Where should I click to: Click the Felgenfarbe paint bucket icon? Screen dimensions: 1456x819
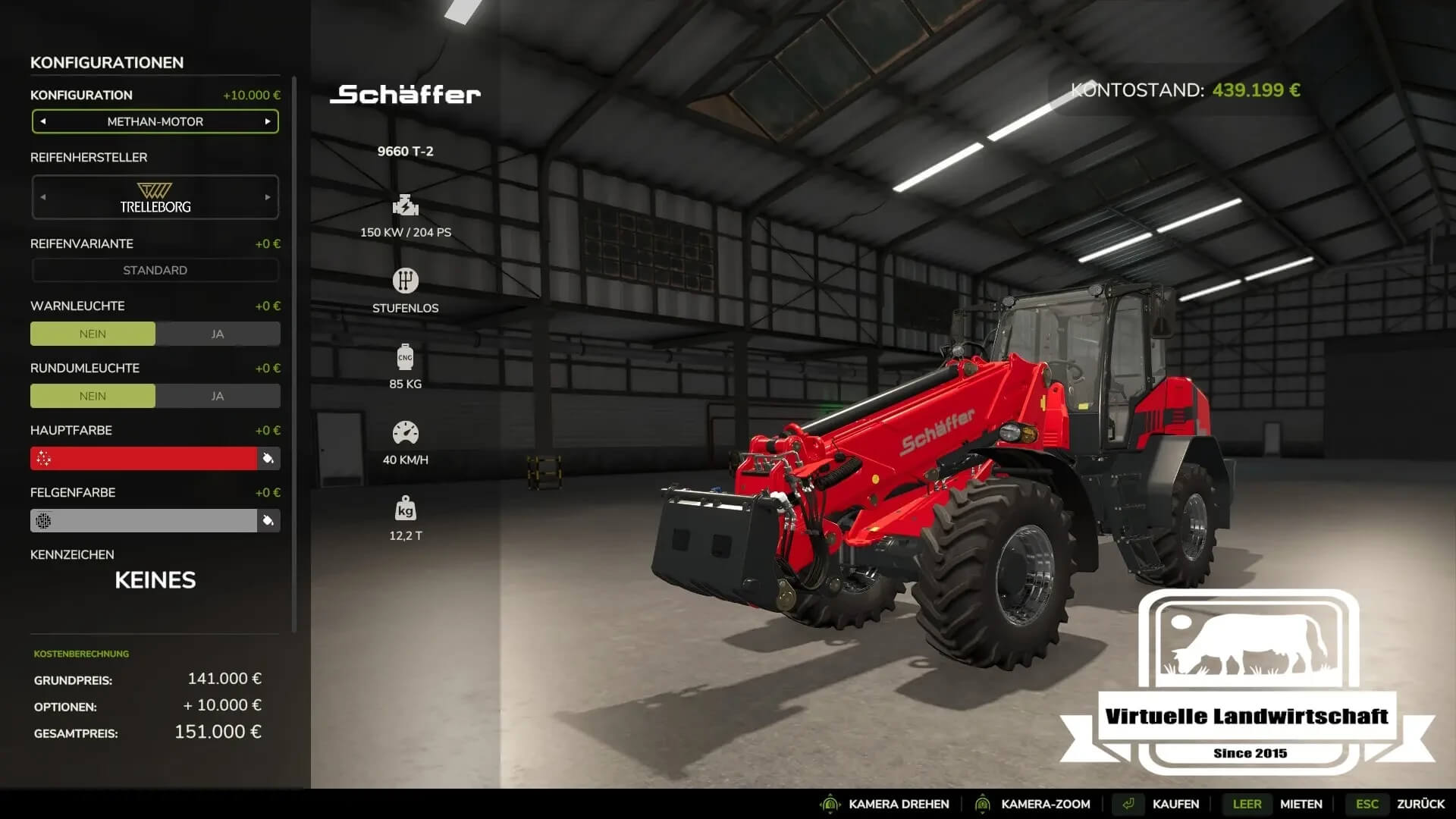click(x=268, y=520)
